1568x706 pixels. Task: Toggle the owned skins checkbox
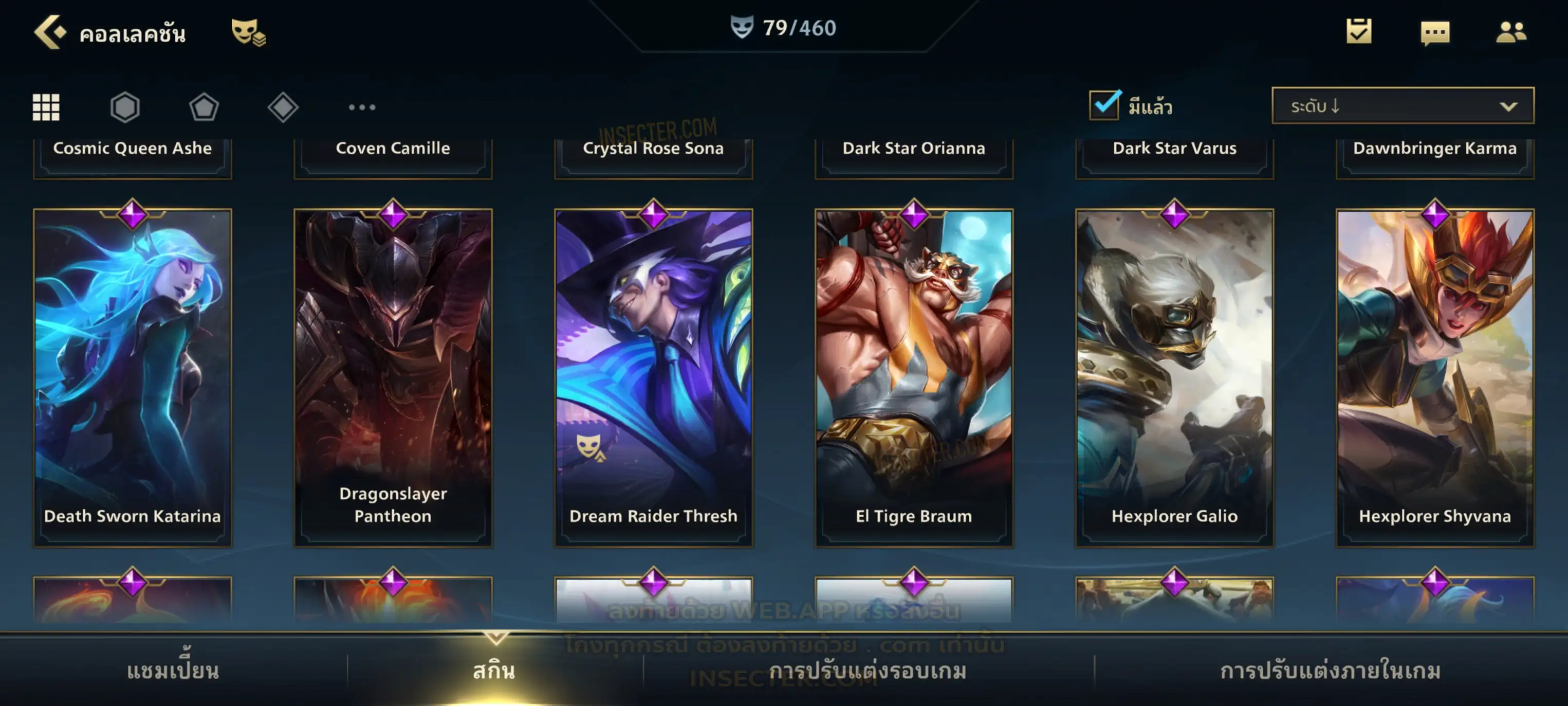[x=1104, y=105]
